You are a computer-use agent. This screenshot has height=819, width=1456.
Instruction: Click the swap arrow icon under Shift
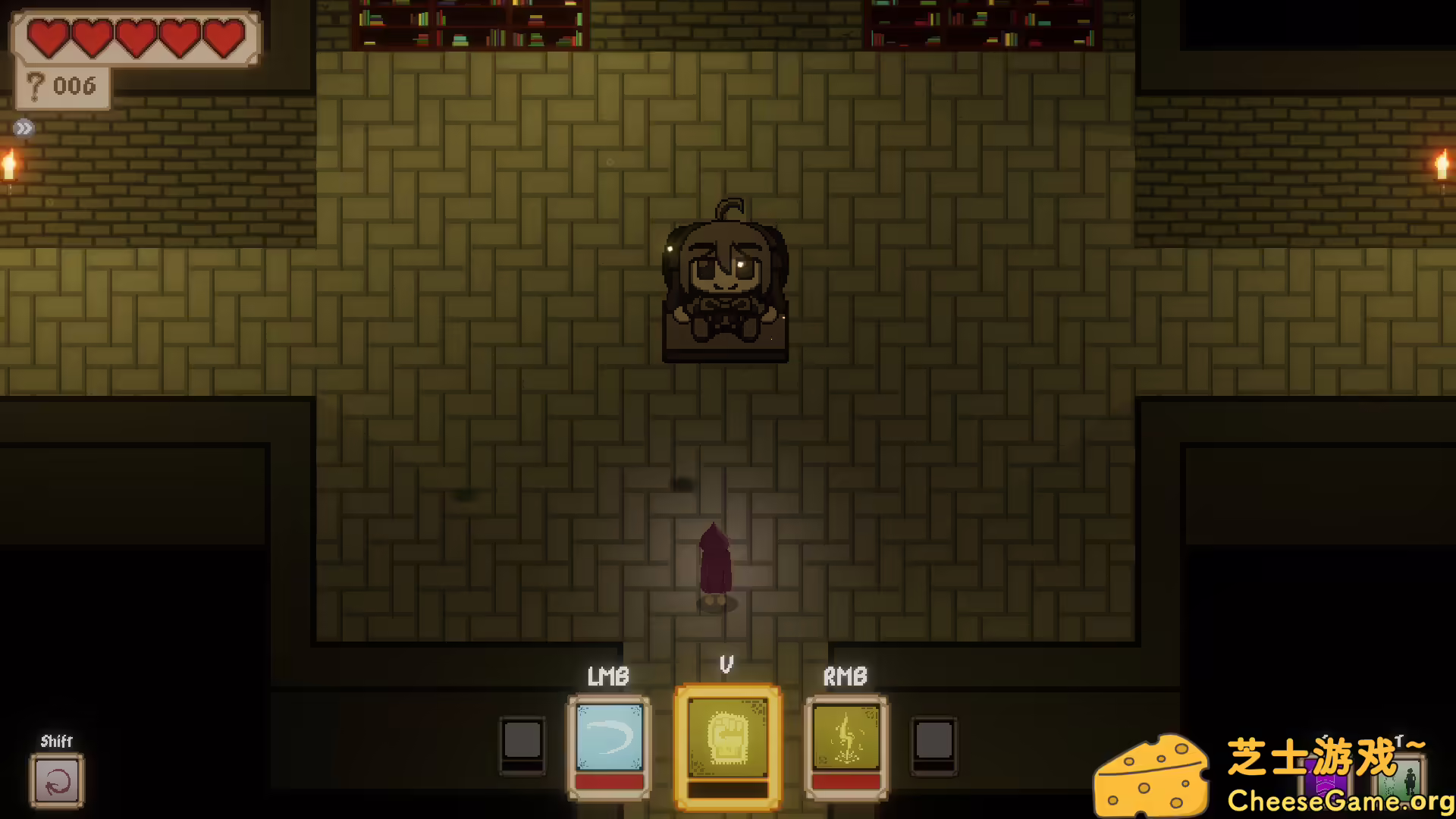[57, 781]
